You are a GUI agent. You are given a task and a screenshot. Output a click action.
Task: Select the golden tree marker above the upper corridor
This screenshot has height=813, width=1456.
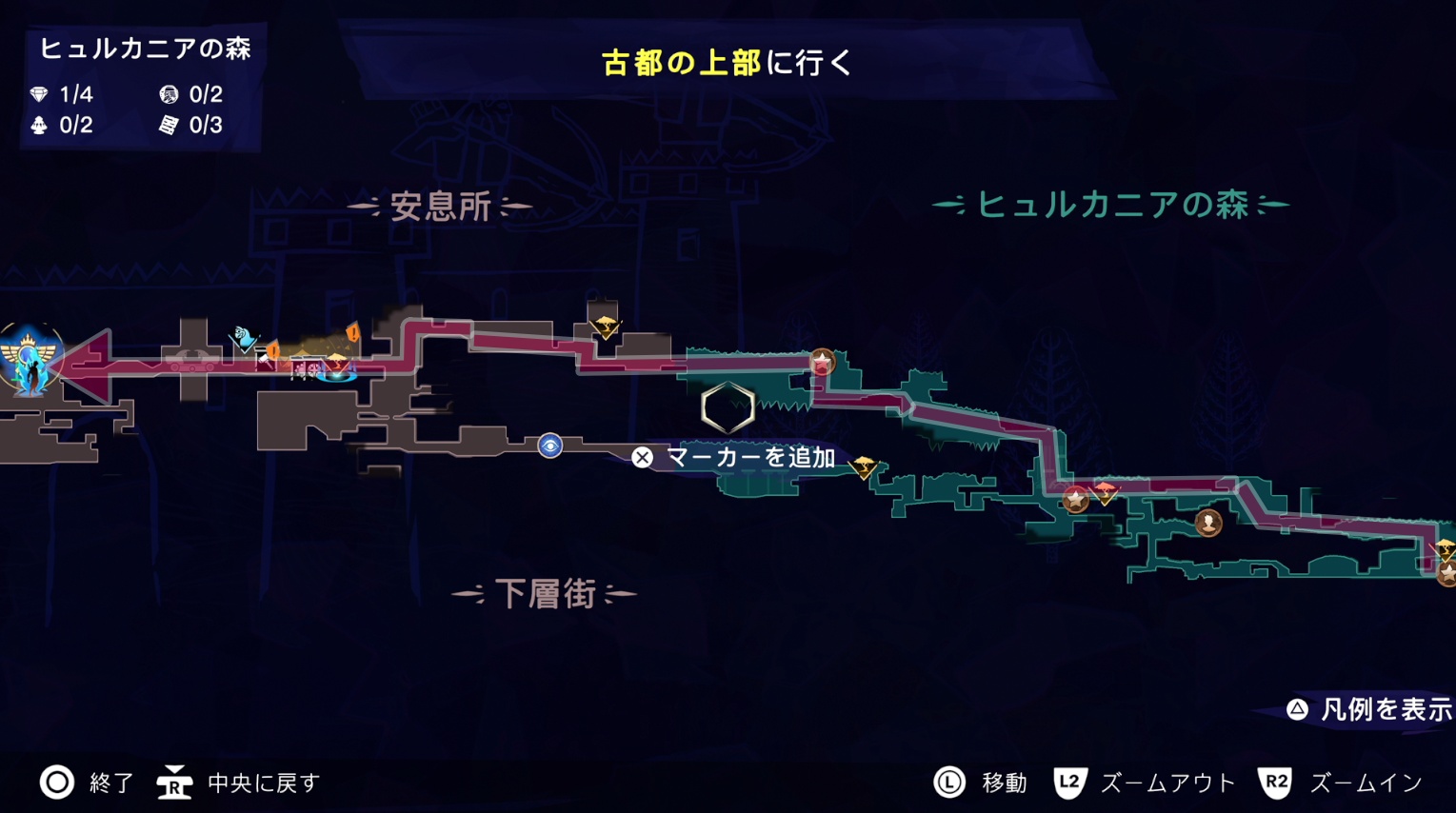coord(605,327)
